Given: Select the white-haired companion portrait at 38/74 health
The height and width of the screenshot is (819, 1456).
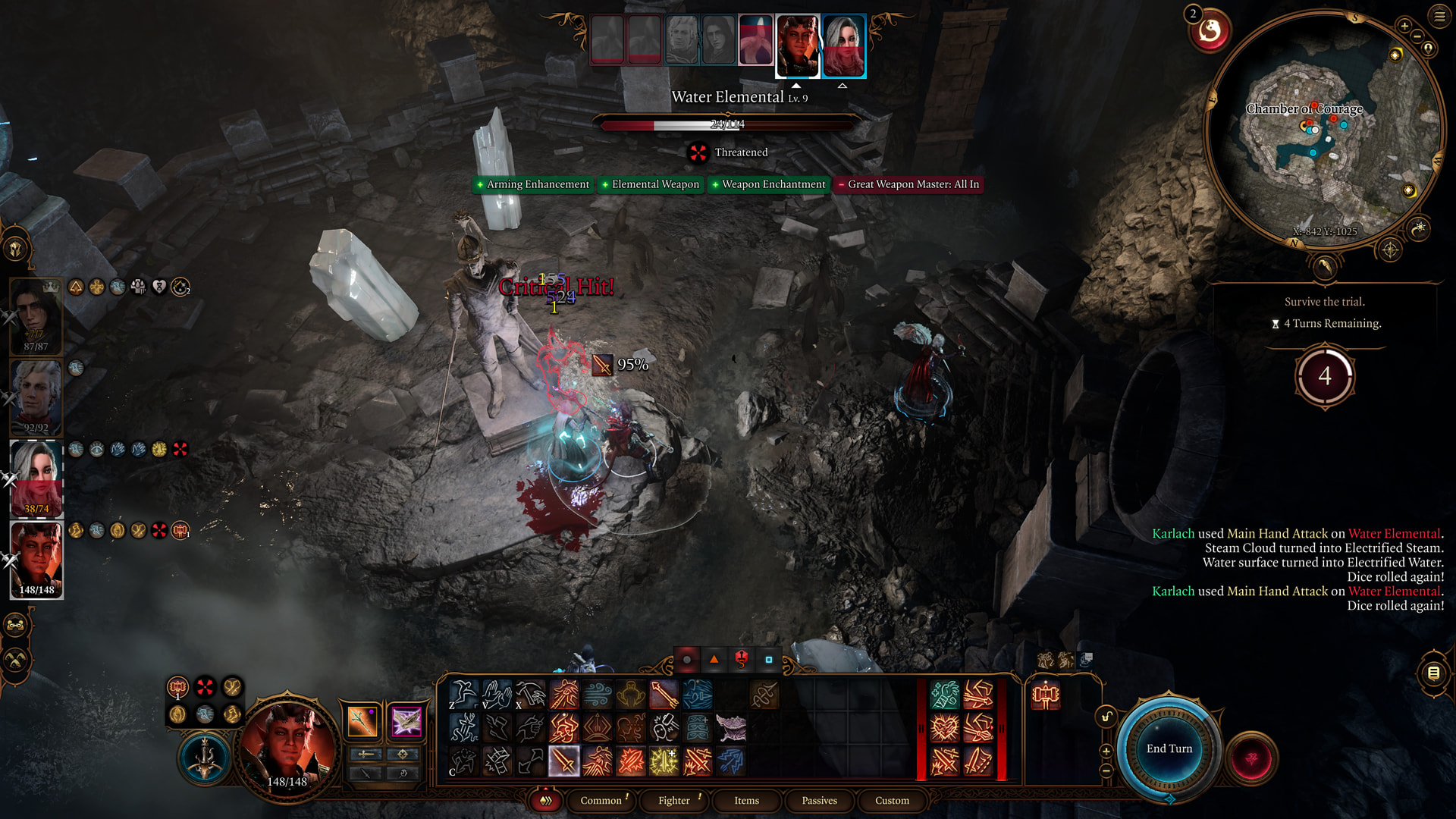Looking at the screenshot, I should pyautogui.click(x=36, y=478).
